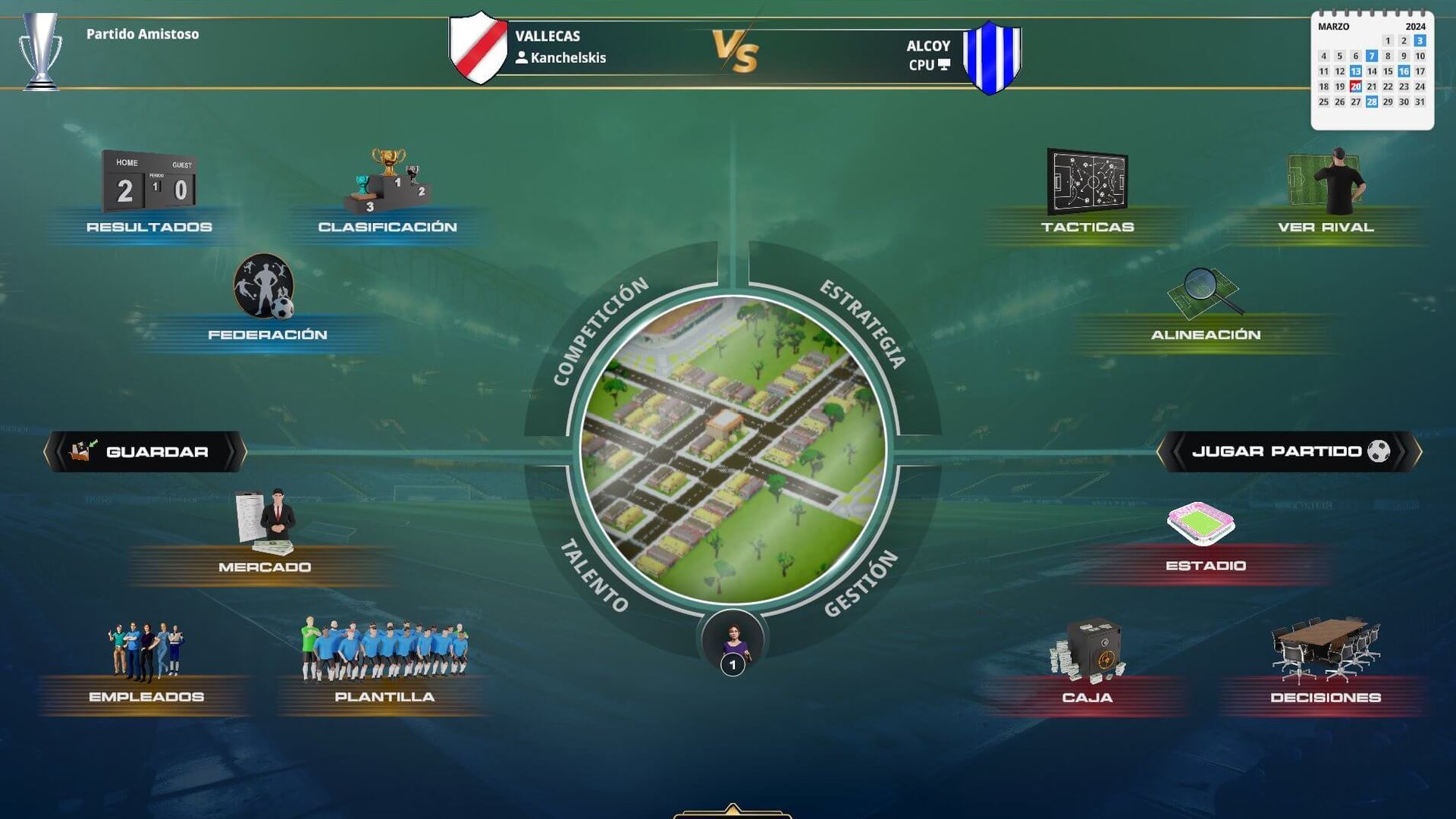This screenshot has height=819, width=1456.
Task: View the Plantilla squad
Action: coord(384,661)
